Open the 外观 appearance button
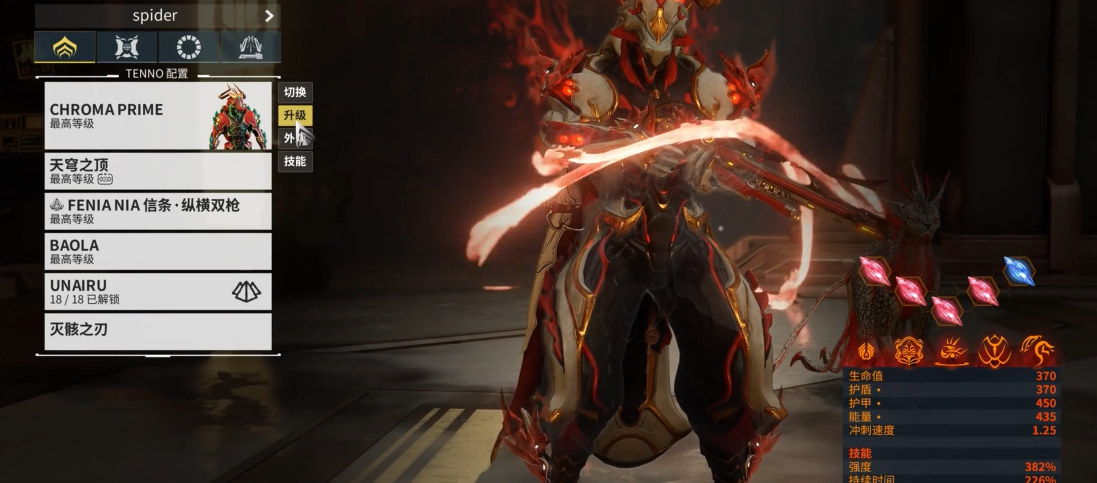This screenshot has height=483, width=1097. coord(295,139)
